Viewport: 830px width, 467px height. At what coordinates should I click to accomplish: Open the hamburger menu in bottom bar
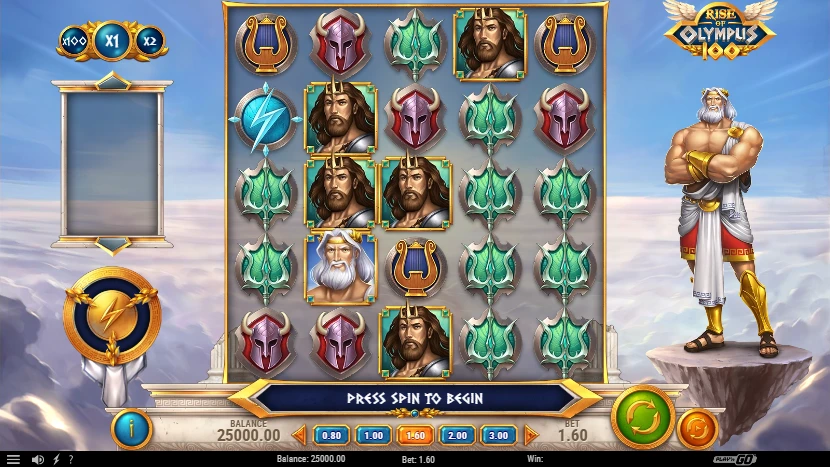[x=13, y=459]
